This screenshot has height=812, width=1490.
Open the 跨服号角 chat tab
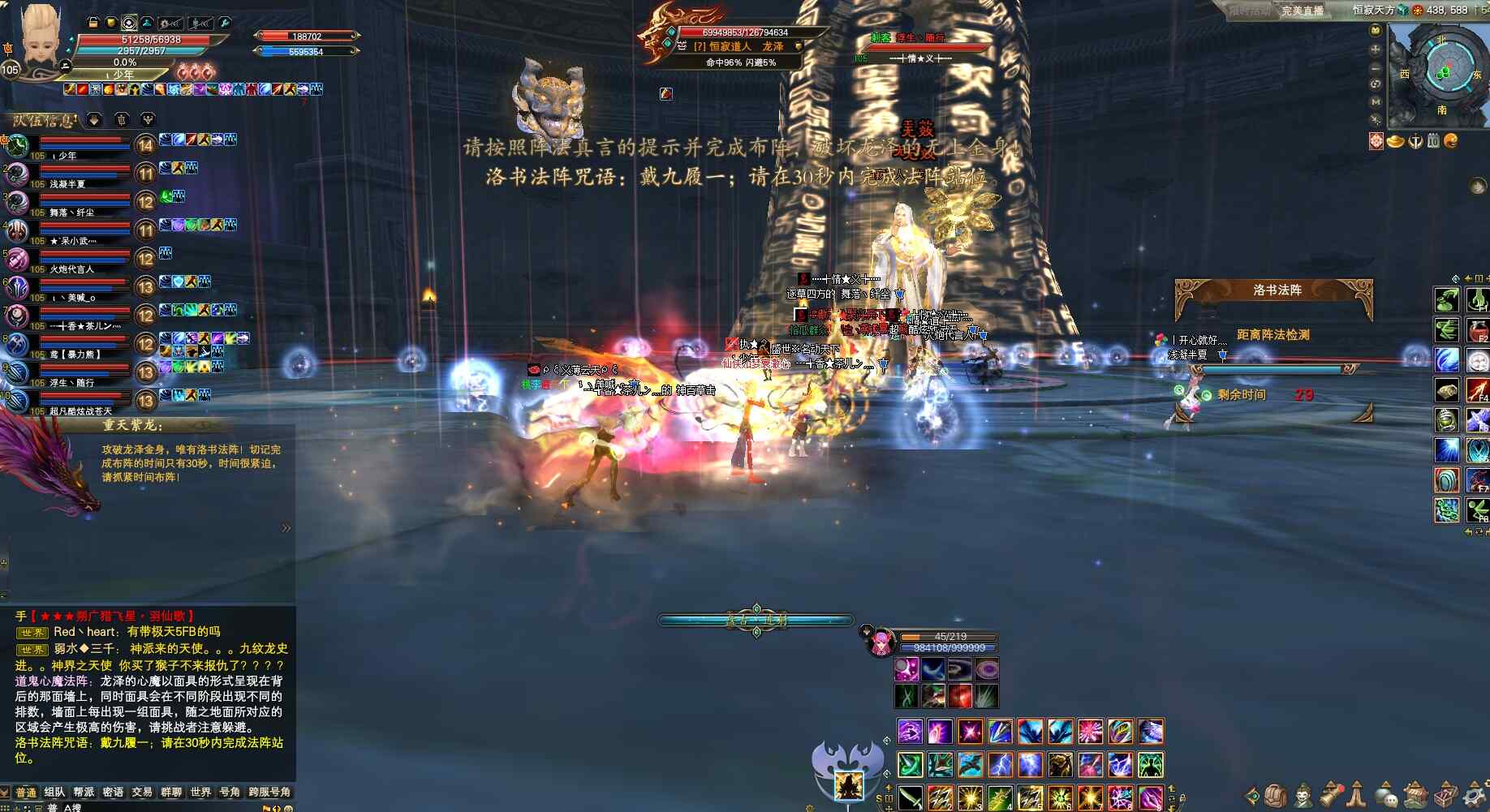[269, 792]
